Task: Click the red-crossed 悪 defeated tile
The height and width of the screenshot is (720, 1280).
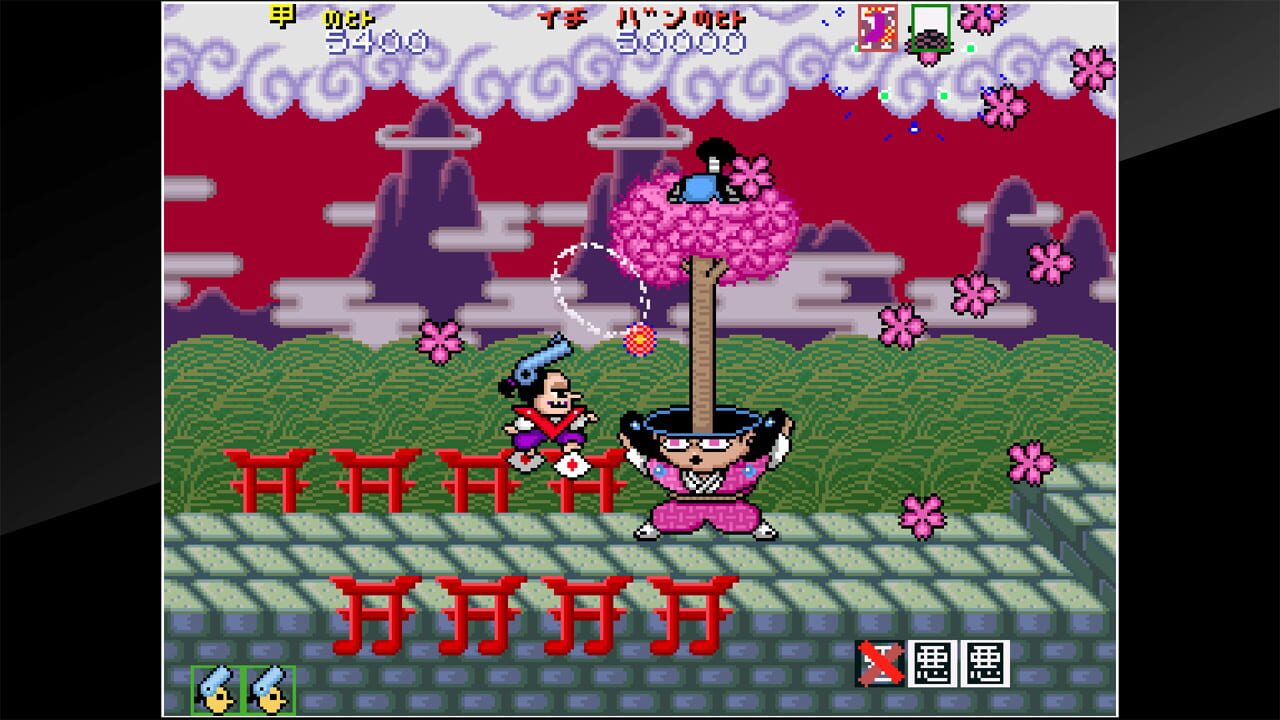Action: pyautogui.click(x=880, y=664)
